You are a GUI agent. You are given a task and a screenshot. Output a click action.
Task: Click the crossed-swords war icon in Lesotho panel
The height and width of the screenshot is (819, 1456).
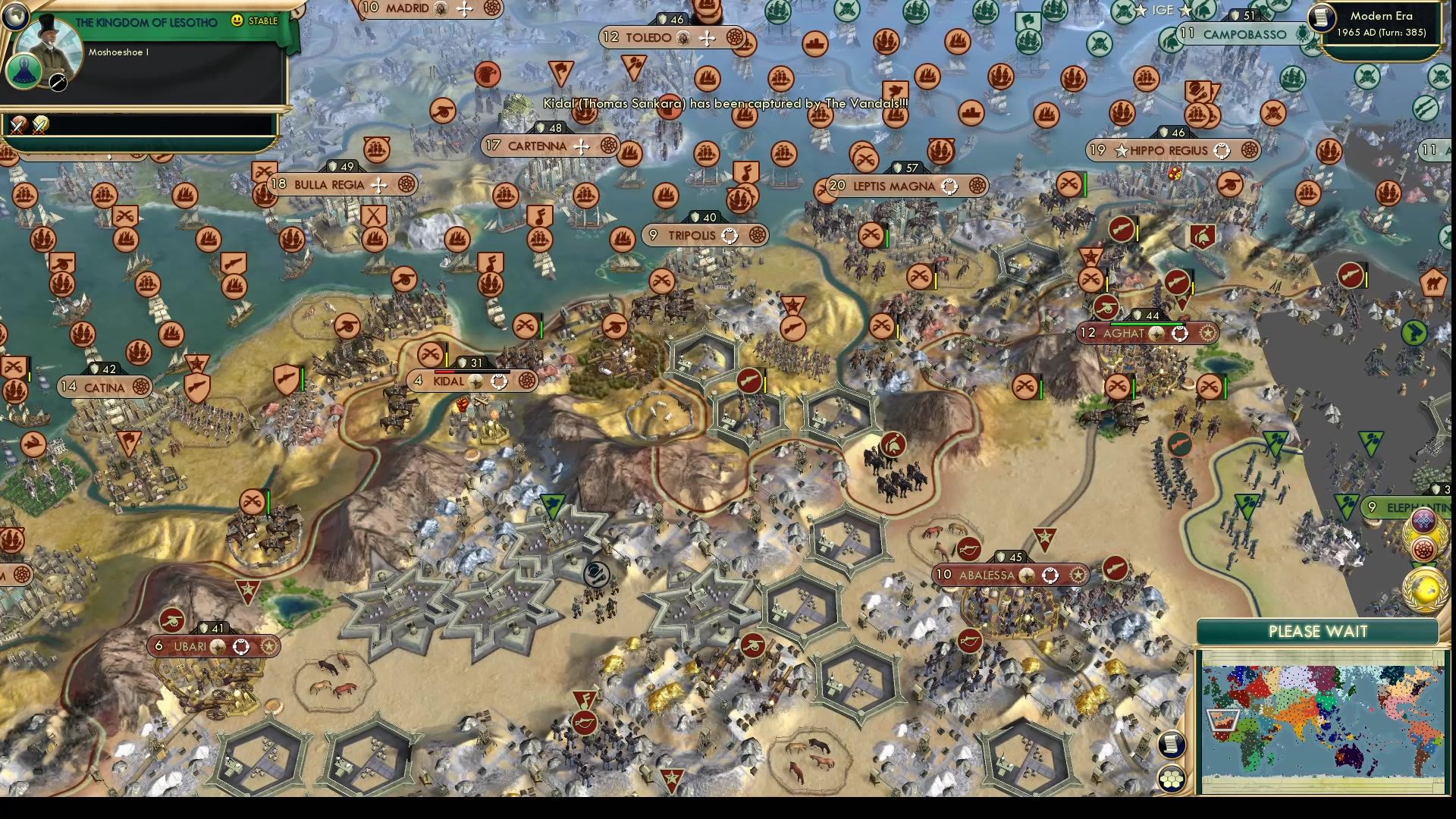pos(19,125)
